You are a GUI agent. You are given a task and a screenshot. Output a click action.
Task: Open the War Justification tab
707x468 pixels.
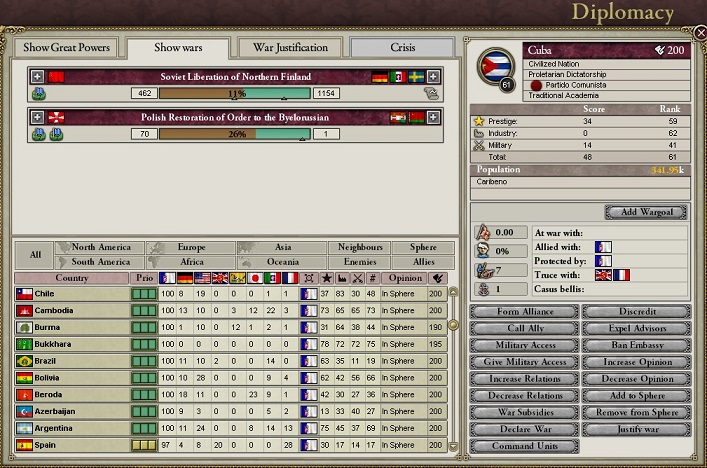pyautogui.click(x=290, y=47)
